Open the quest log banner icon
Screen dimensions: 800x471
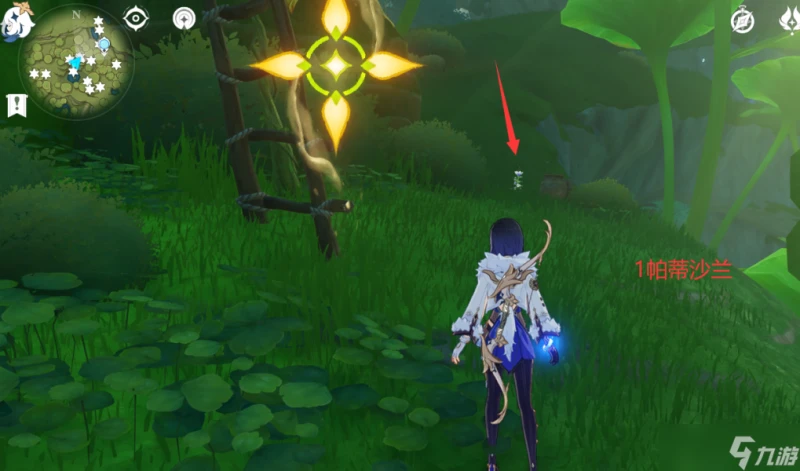coord(16,104)
